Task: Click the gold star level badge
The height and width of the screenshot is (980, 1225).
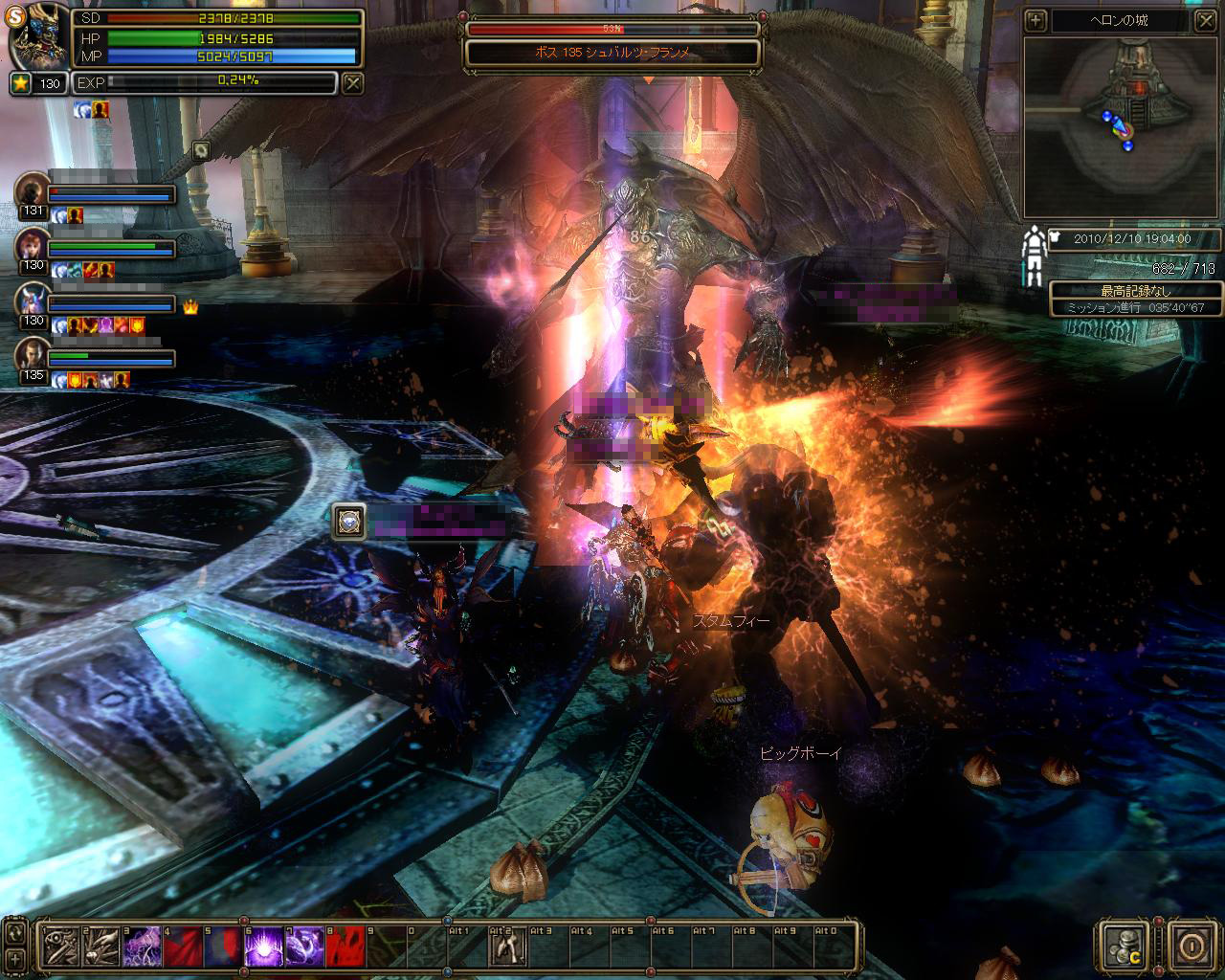Action: tap(21, 83)
